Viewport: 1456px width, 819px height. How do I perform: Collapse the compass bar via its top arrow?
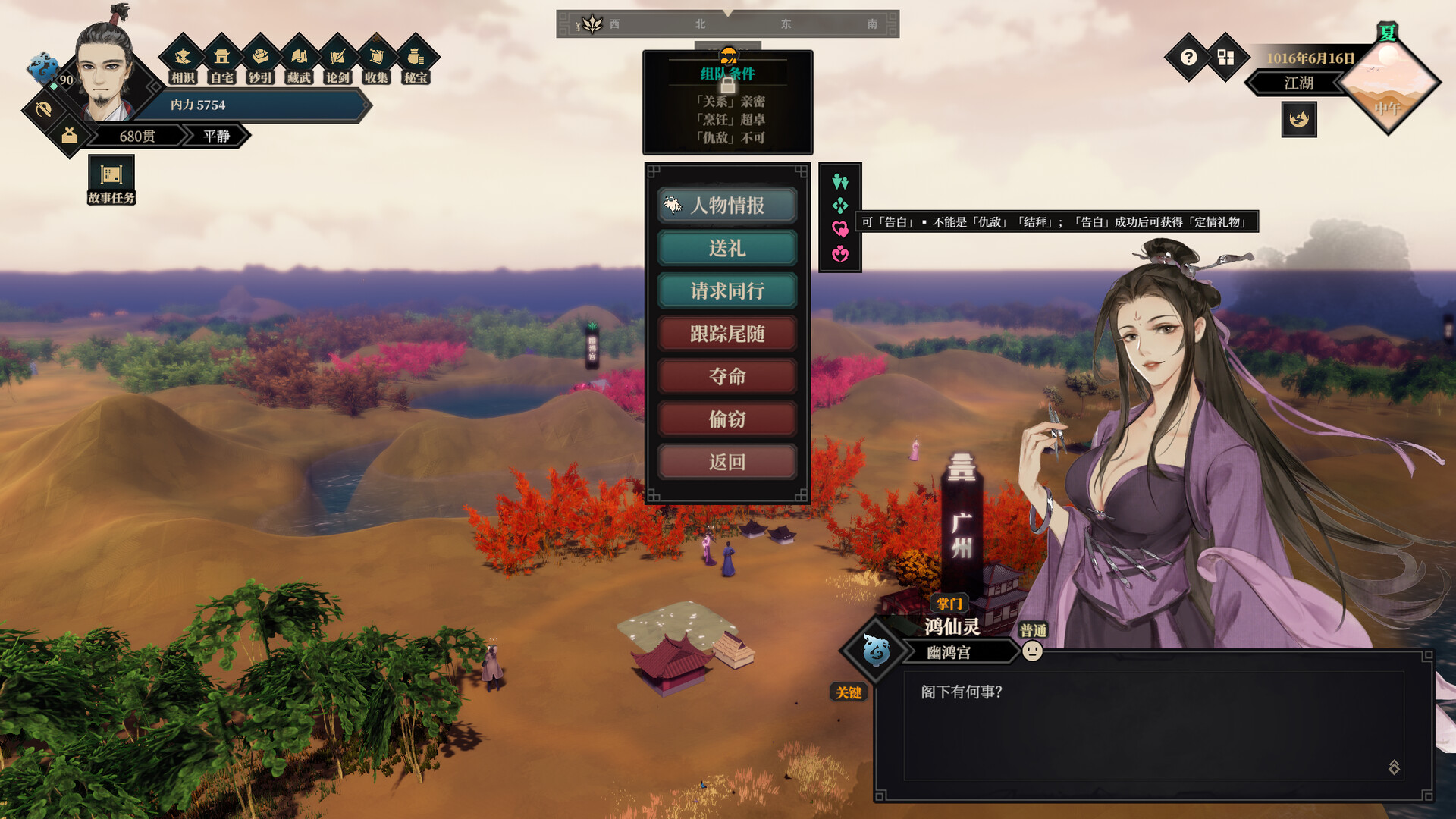click(x=728, y=11)
